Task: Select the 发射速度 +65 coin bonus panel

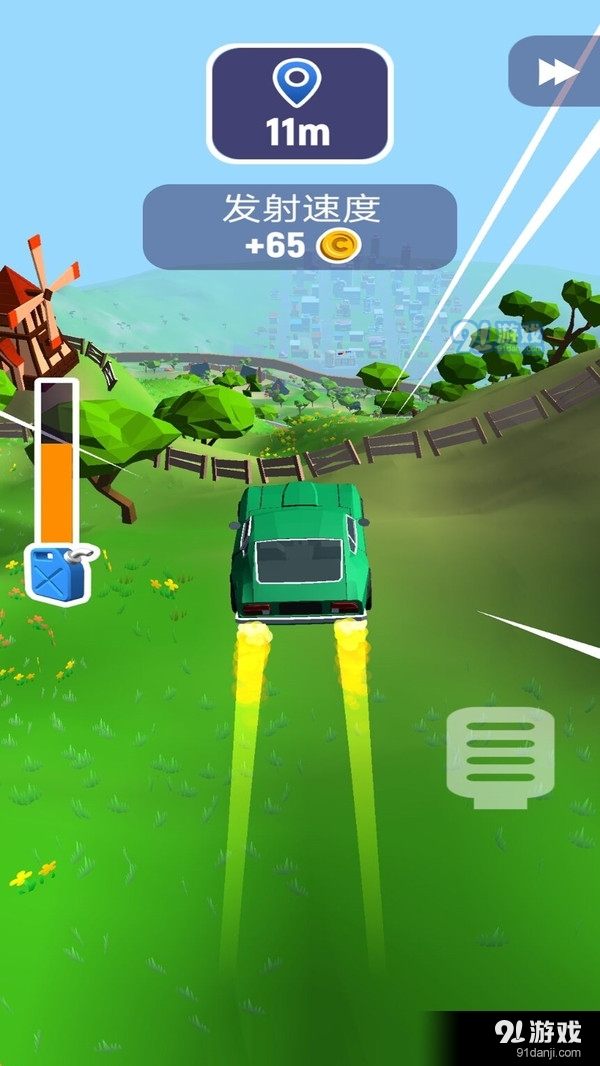Action: (x=299, y=227)
